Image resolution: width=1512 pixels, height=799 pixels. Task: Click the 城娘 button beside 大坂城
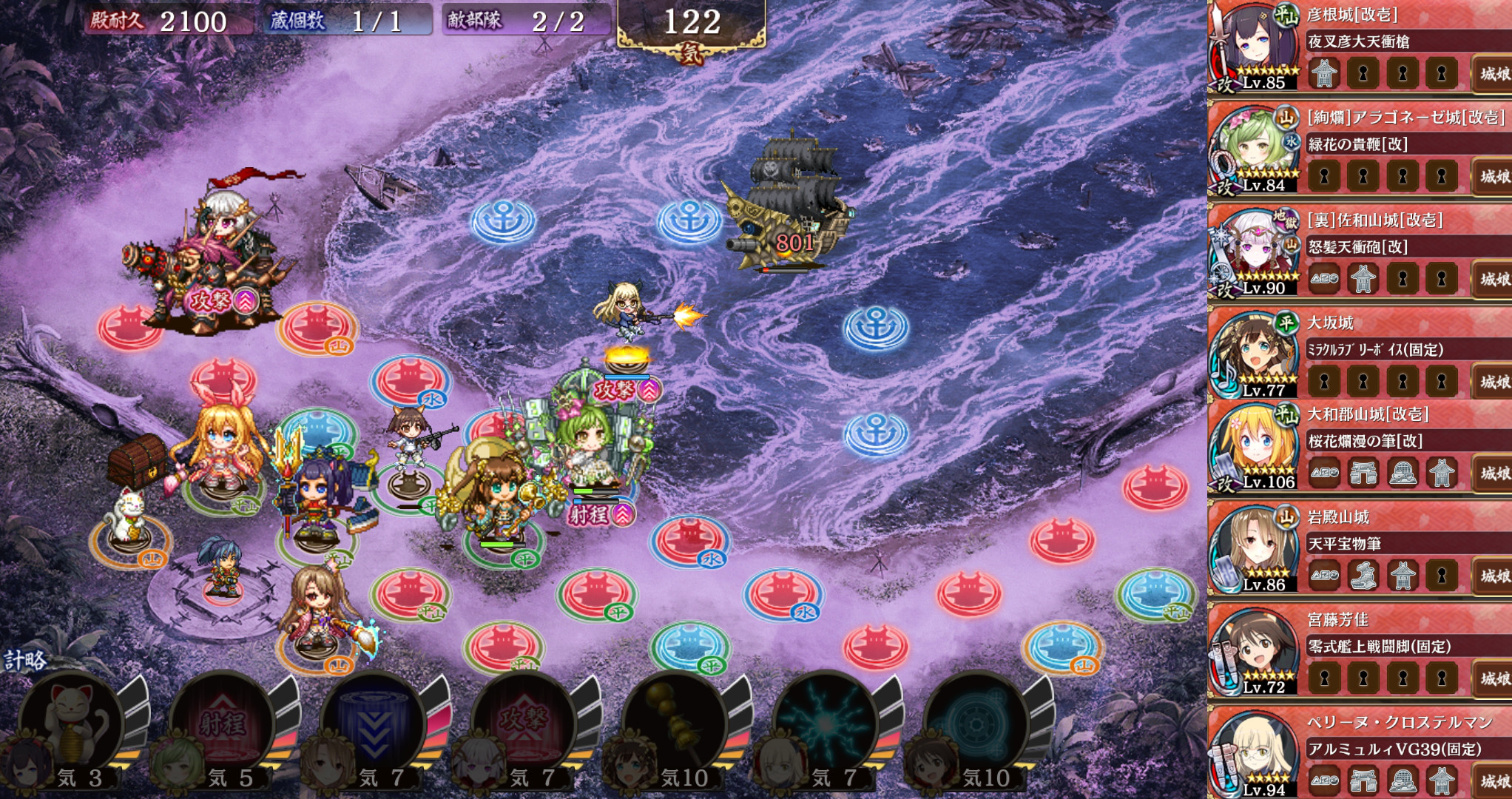point(1492,382)
